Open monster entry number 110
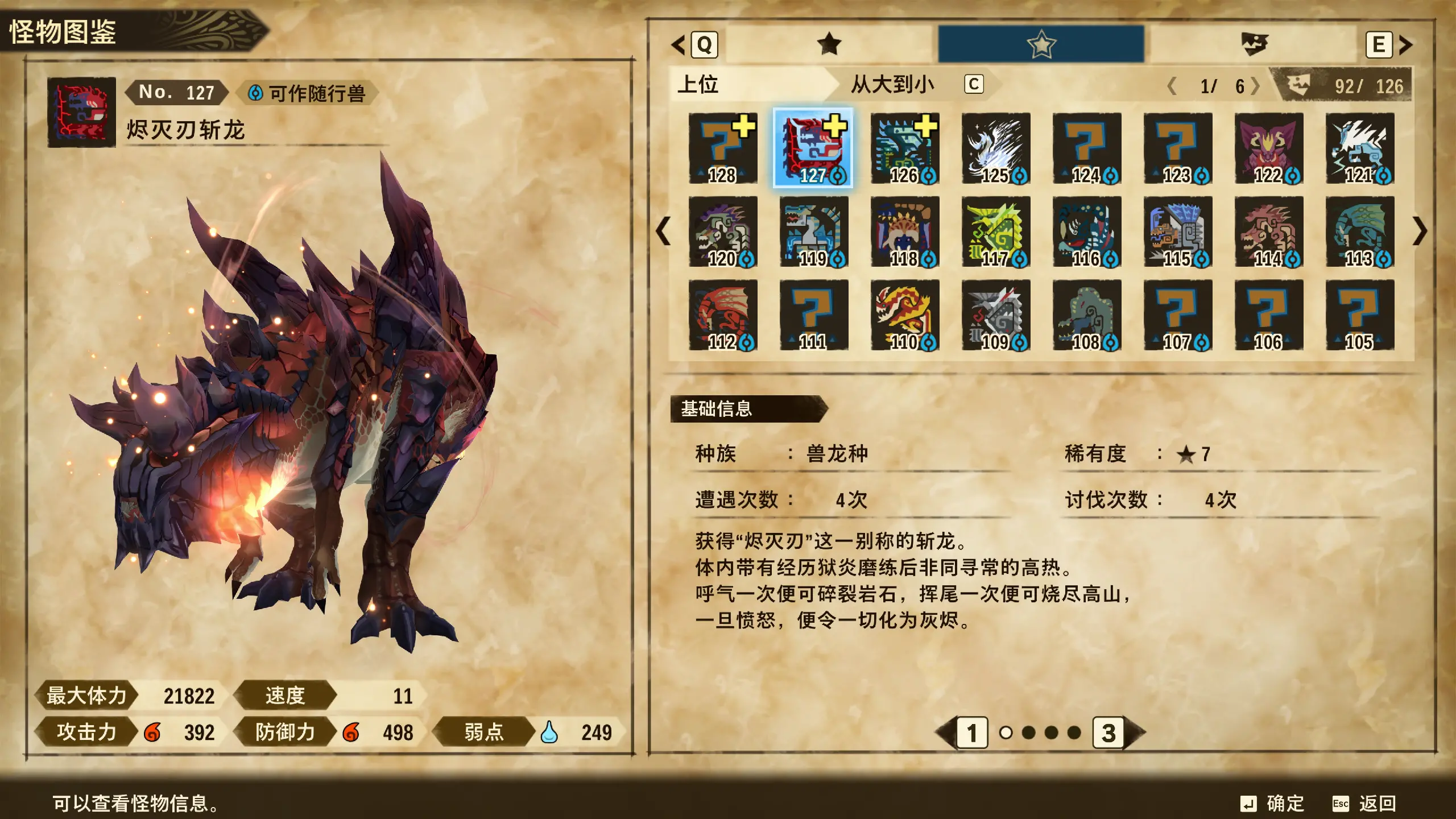 pyautogui.click(x=904, y=315)
